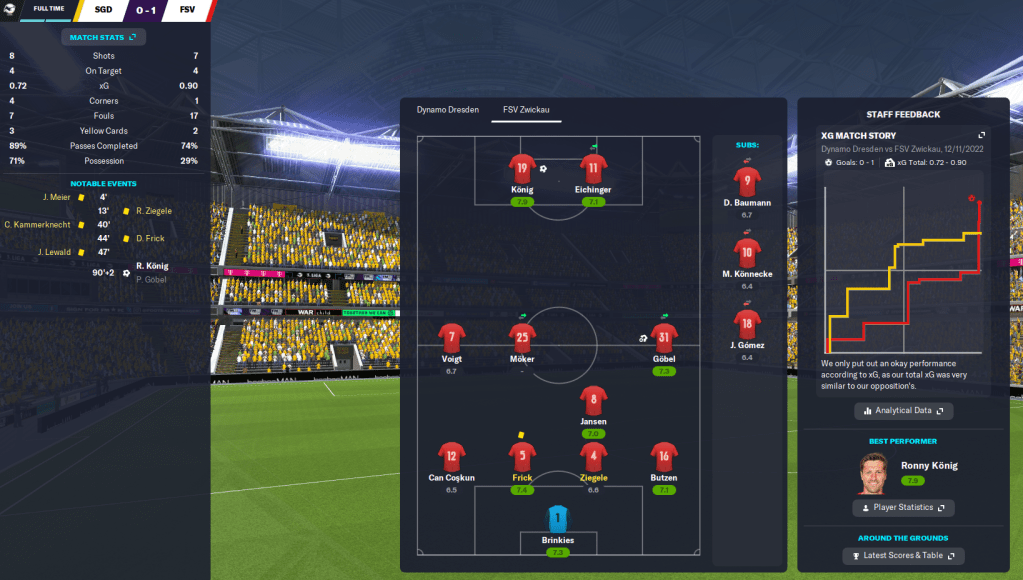Select the FSV Zwickau tab
This screenshot has height=580, width=1023.
[526, 110]
